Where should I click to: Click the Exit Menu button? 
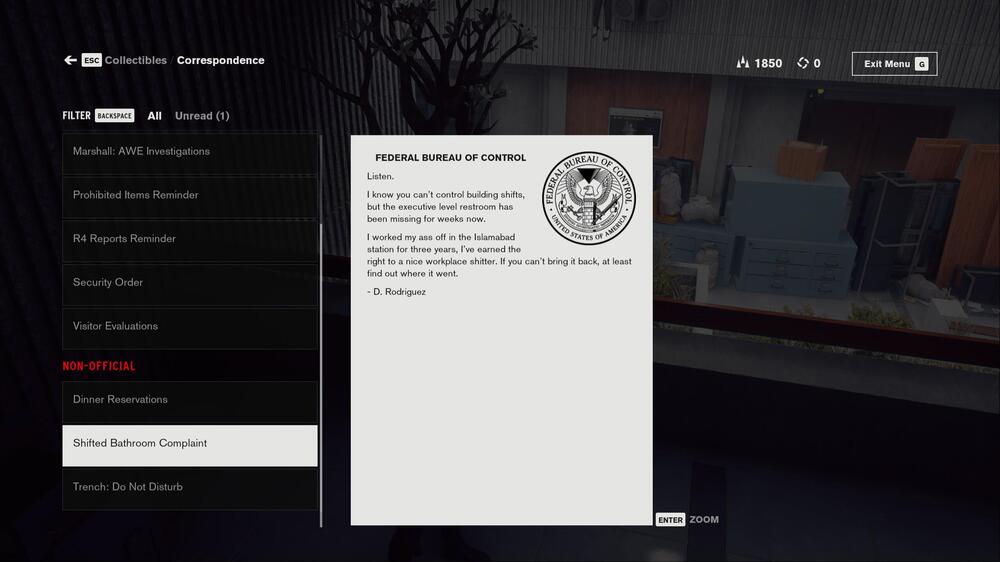[x=894, y=64]
